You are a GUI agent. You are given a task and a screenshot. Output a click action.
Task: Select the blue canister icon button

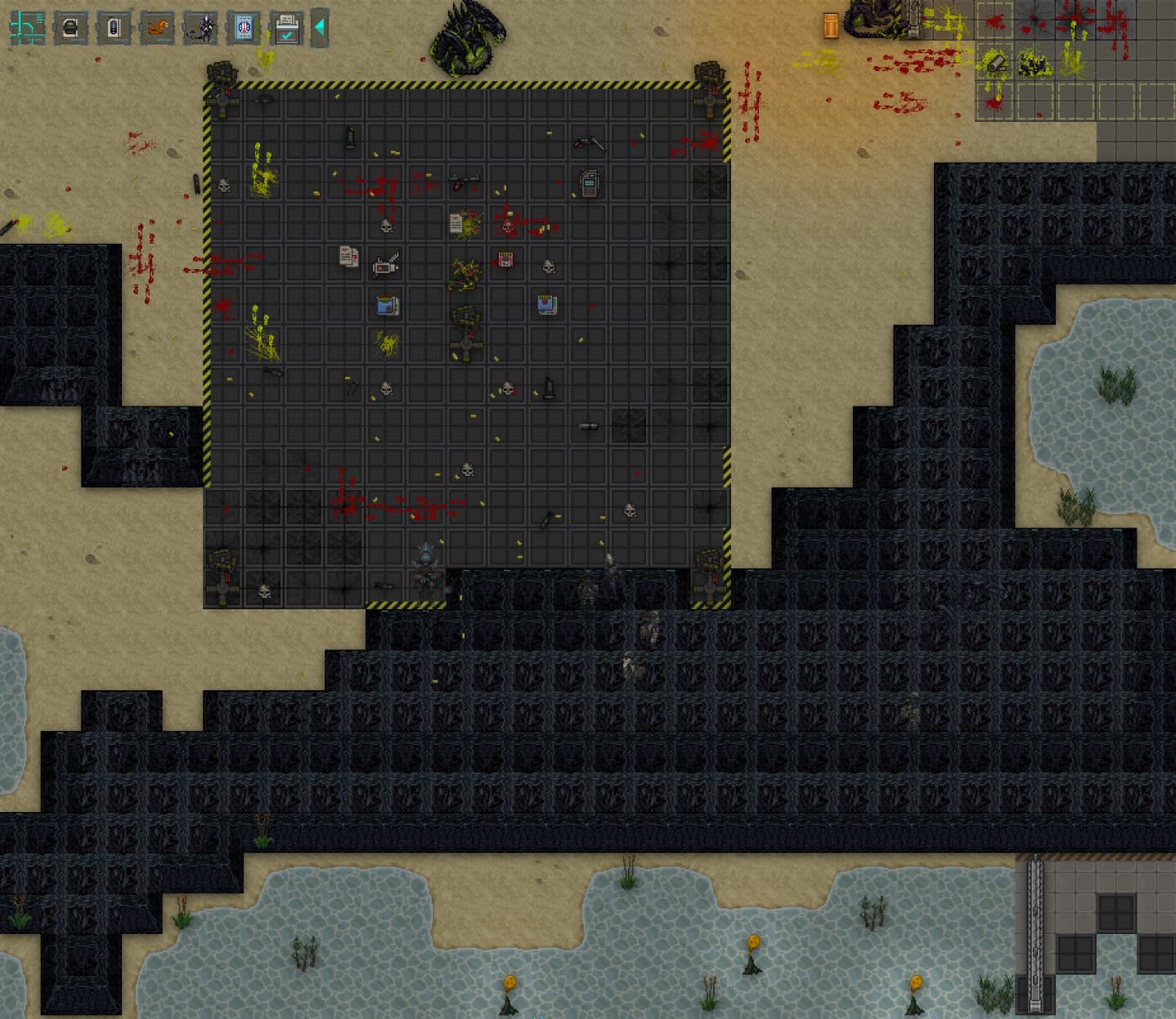pos(114,28)
